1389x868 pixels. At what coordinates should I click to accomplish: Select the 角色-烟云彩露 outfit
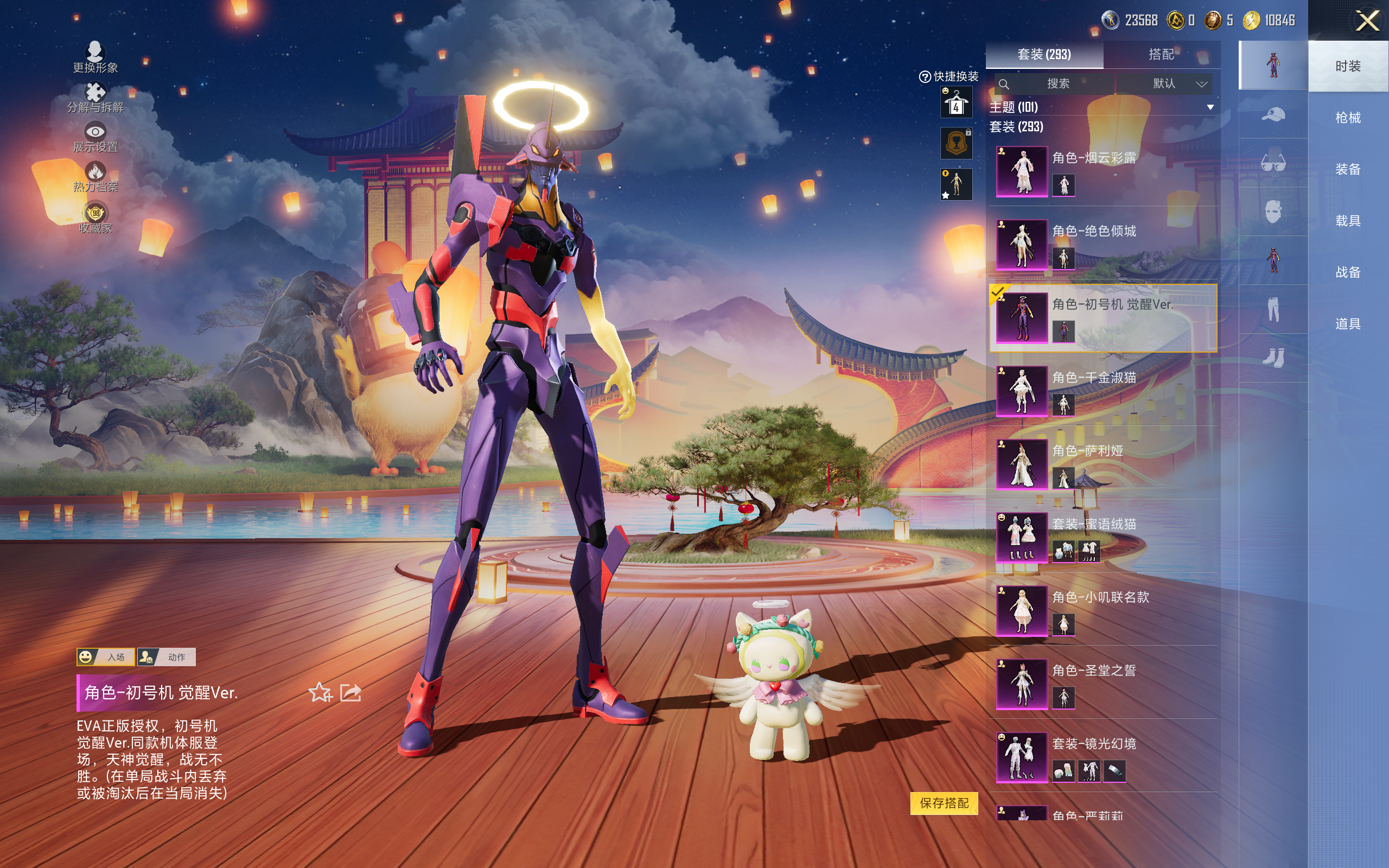(1102, 171)
